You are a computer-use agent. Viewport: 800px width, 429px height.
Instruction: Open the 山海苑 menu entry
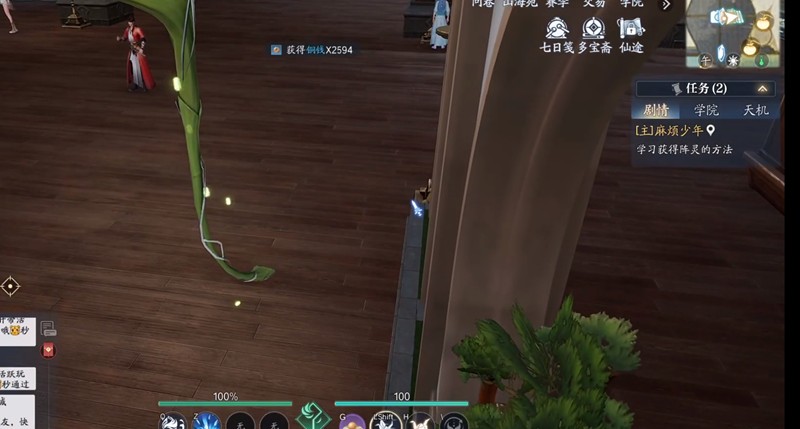pyautogui.click(x=519, y=4)
